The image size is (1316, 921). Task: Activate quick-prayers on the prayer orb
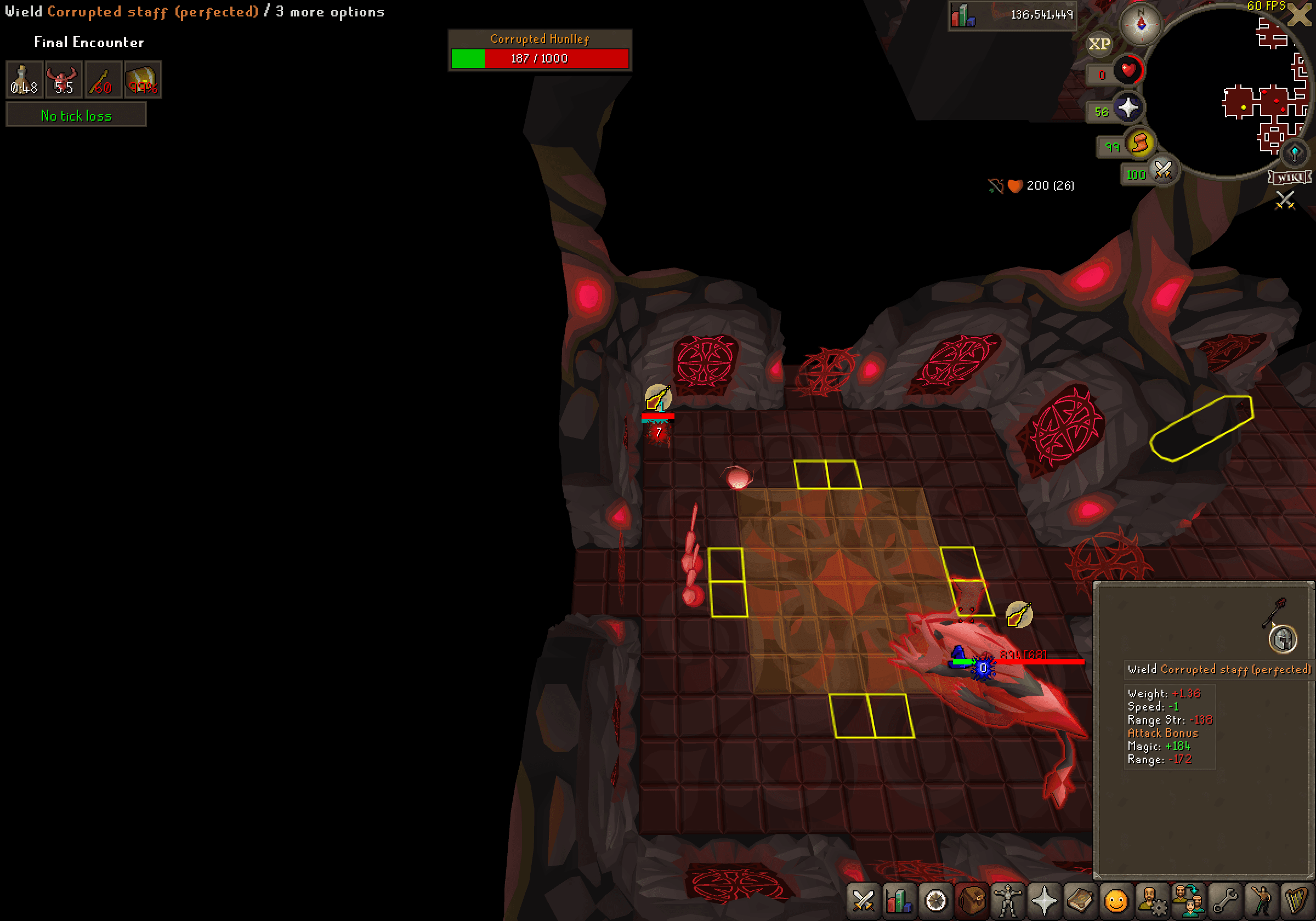(x=1128, y=109)
